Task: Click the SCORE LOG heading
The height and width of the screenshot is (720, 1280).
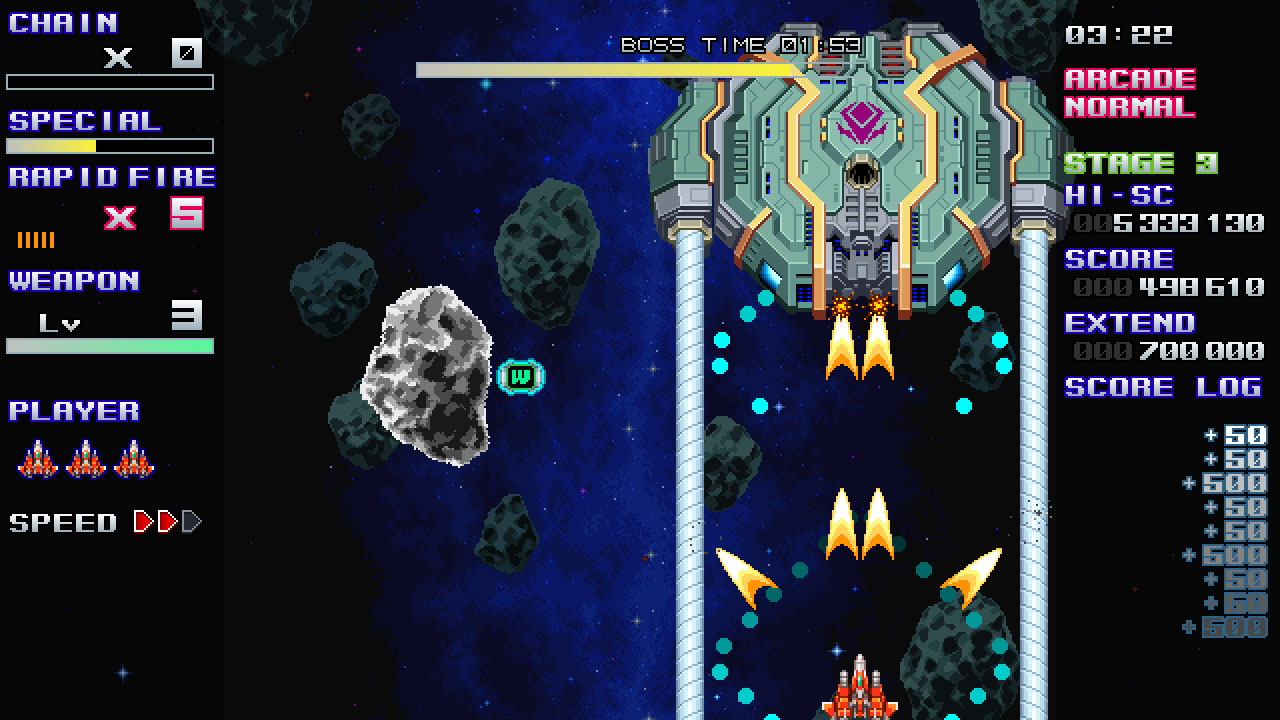Action: click(x=1163, y=388)
